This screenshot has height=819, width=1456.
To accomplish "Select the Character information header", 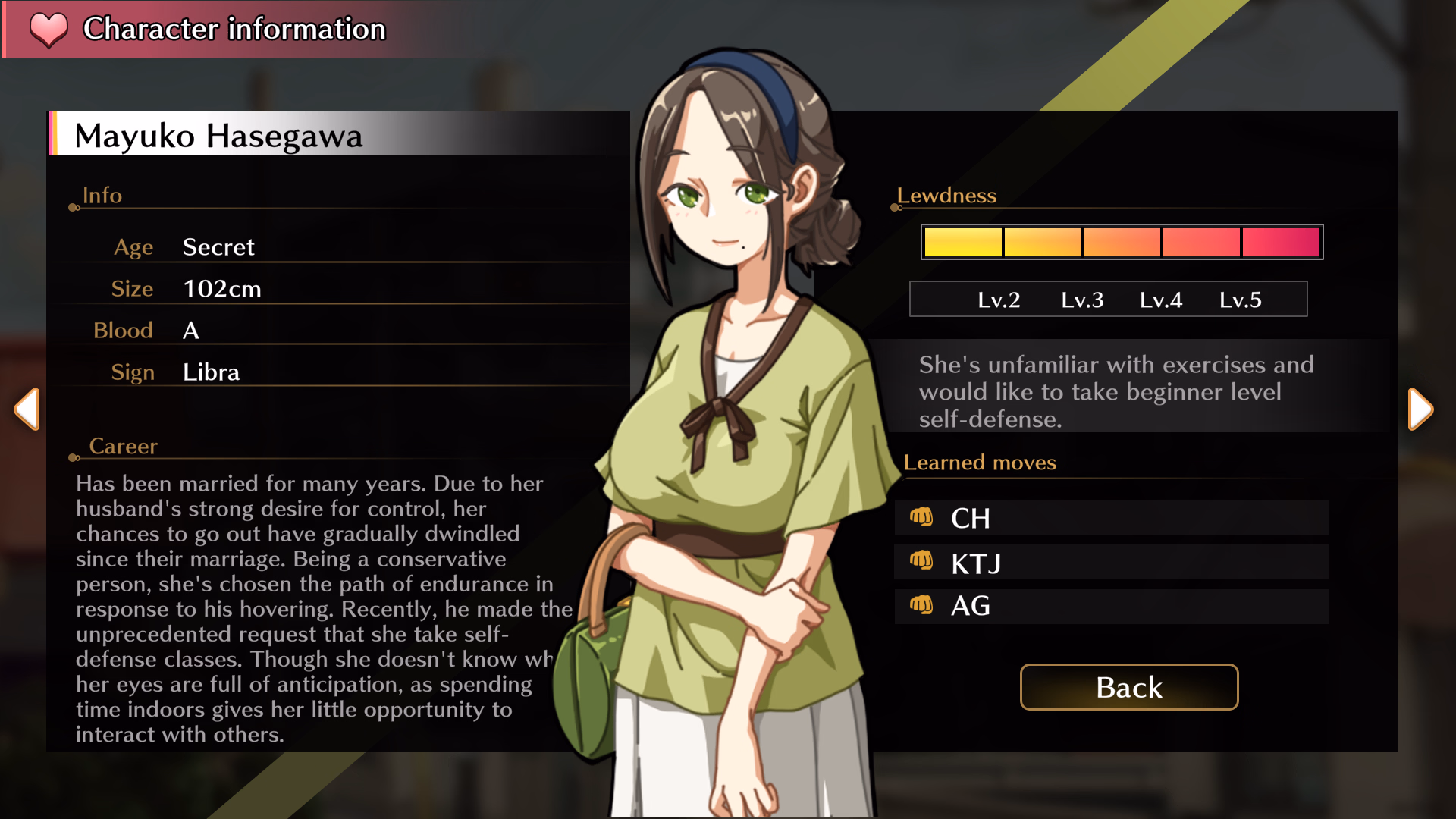I will coord(233,30).
